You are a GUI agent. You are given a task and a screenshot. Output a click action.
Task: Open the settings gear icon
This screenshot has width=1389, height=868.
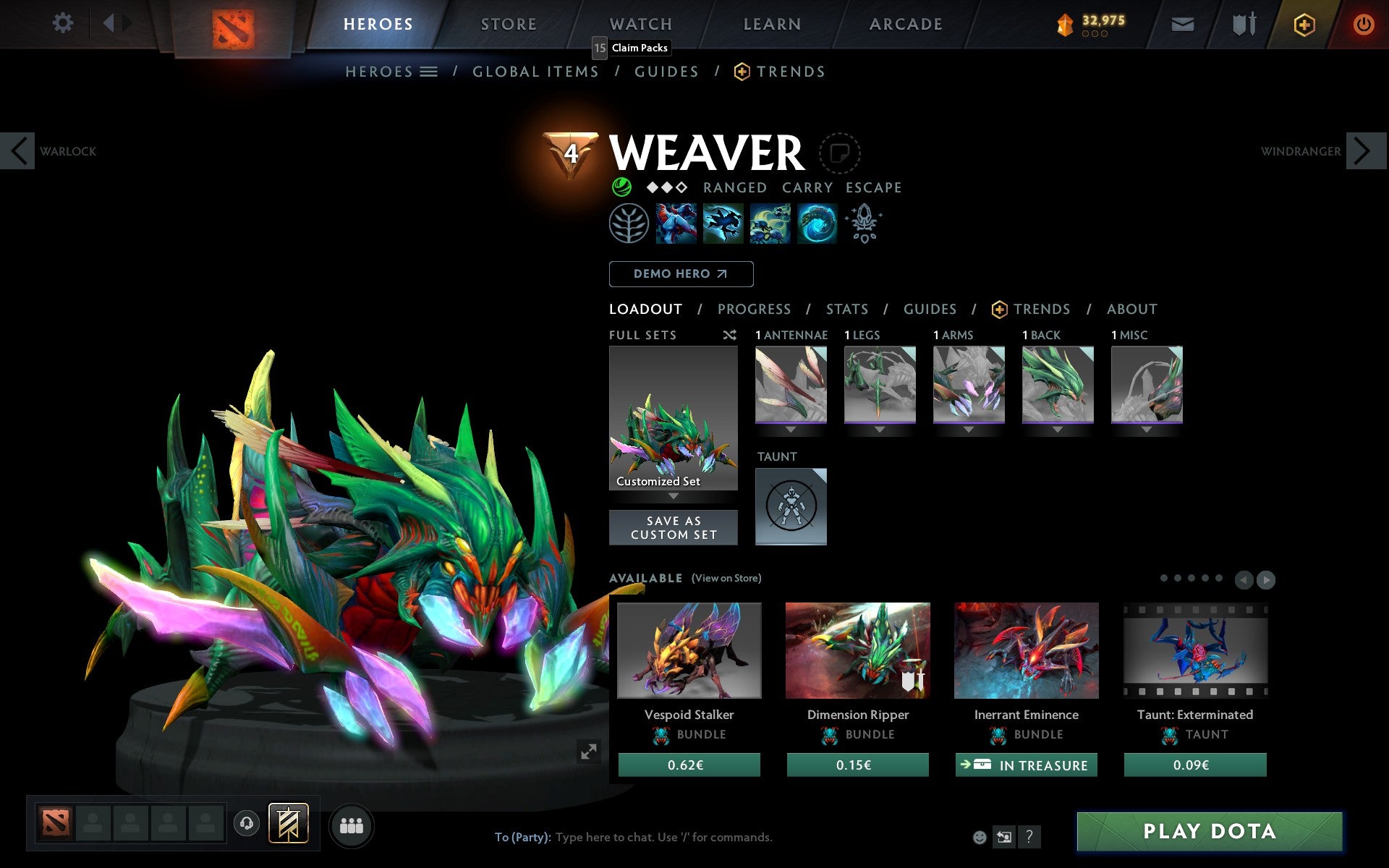coord(64,23)
